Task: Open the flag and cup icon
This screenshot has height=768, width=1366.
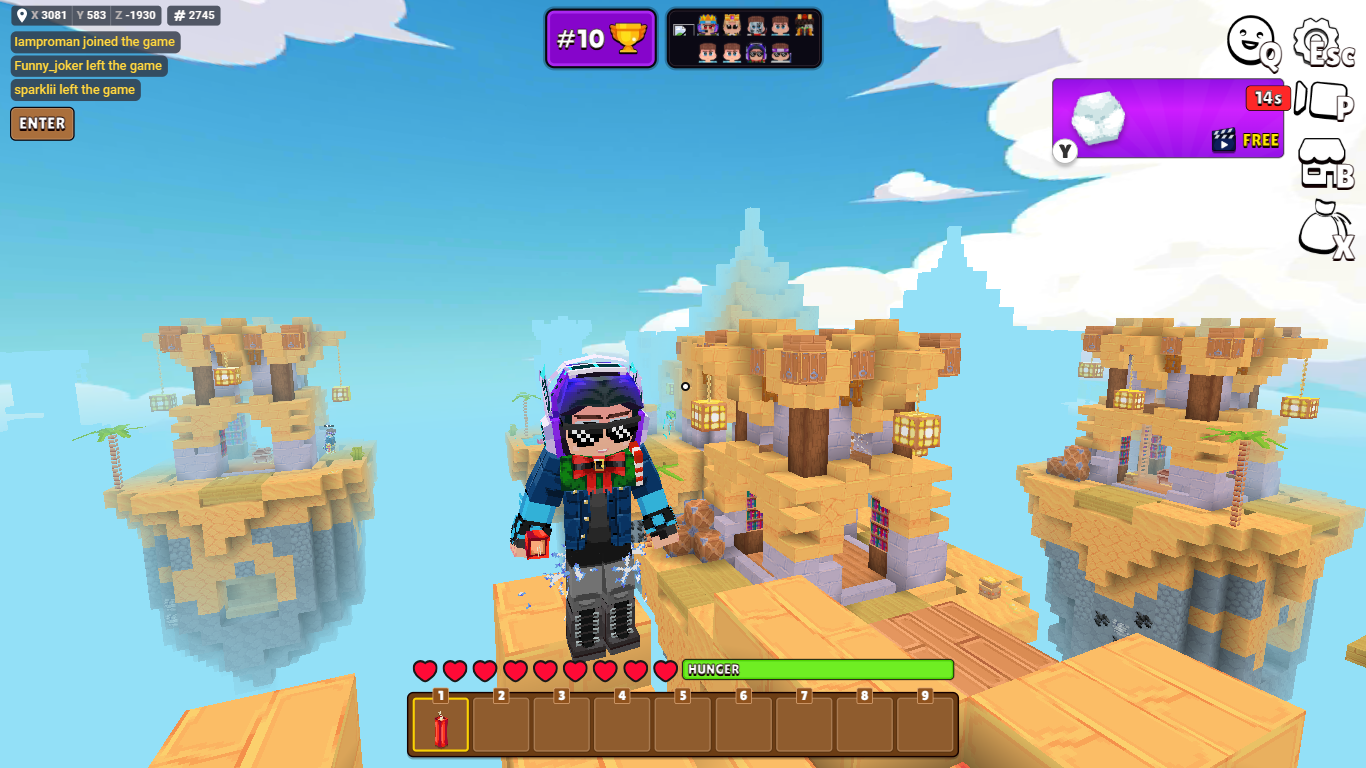Action: click(1322, 100)
